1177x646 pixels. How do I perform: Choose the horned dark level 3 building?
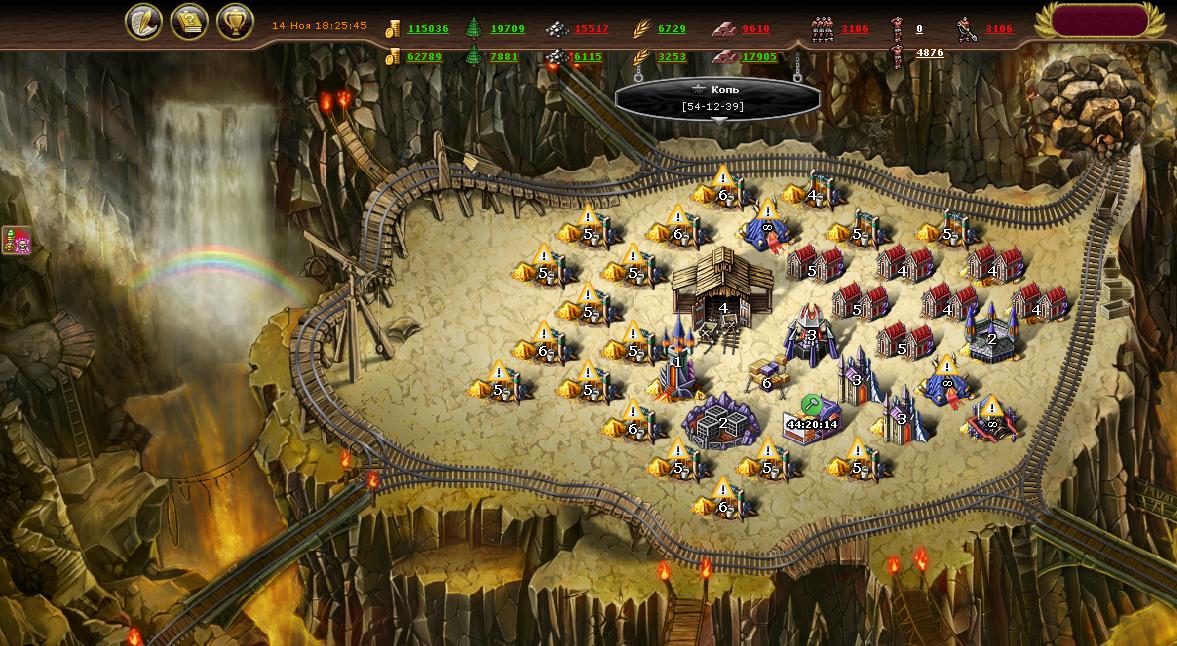coord(812,331)
